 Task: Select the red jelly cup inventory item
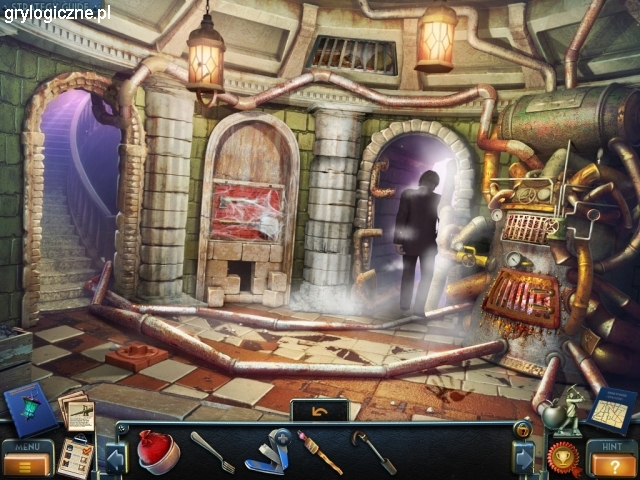click(x=157, y=451)
